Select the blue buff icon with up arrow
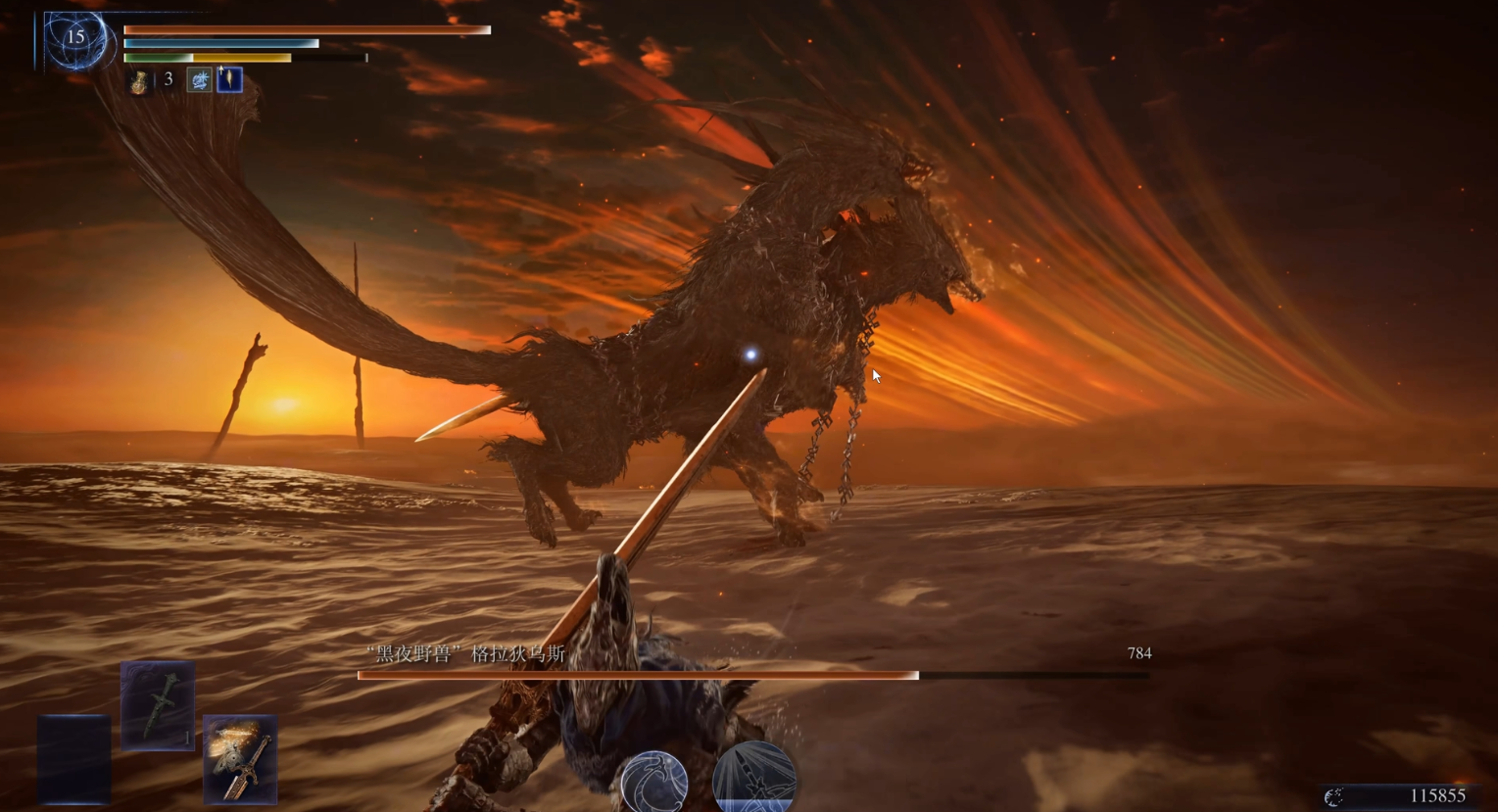Image resolution: width=1498 pixels, height=812 pixels. [229, 79]
